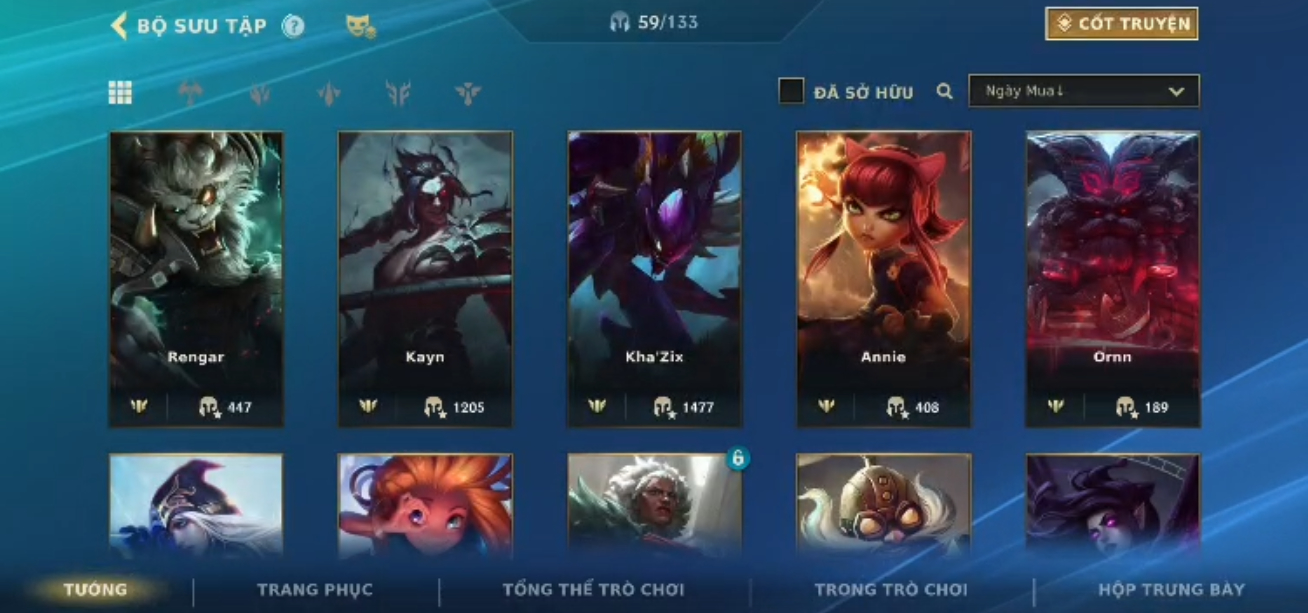
Task: Switch to the Trang Phục tab
Action: tap(315, 590)
